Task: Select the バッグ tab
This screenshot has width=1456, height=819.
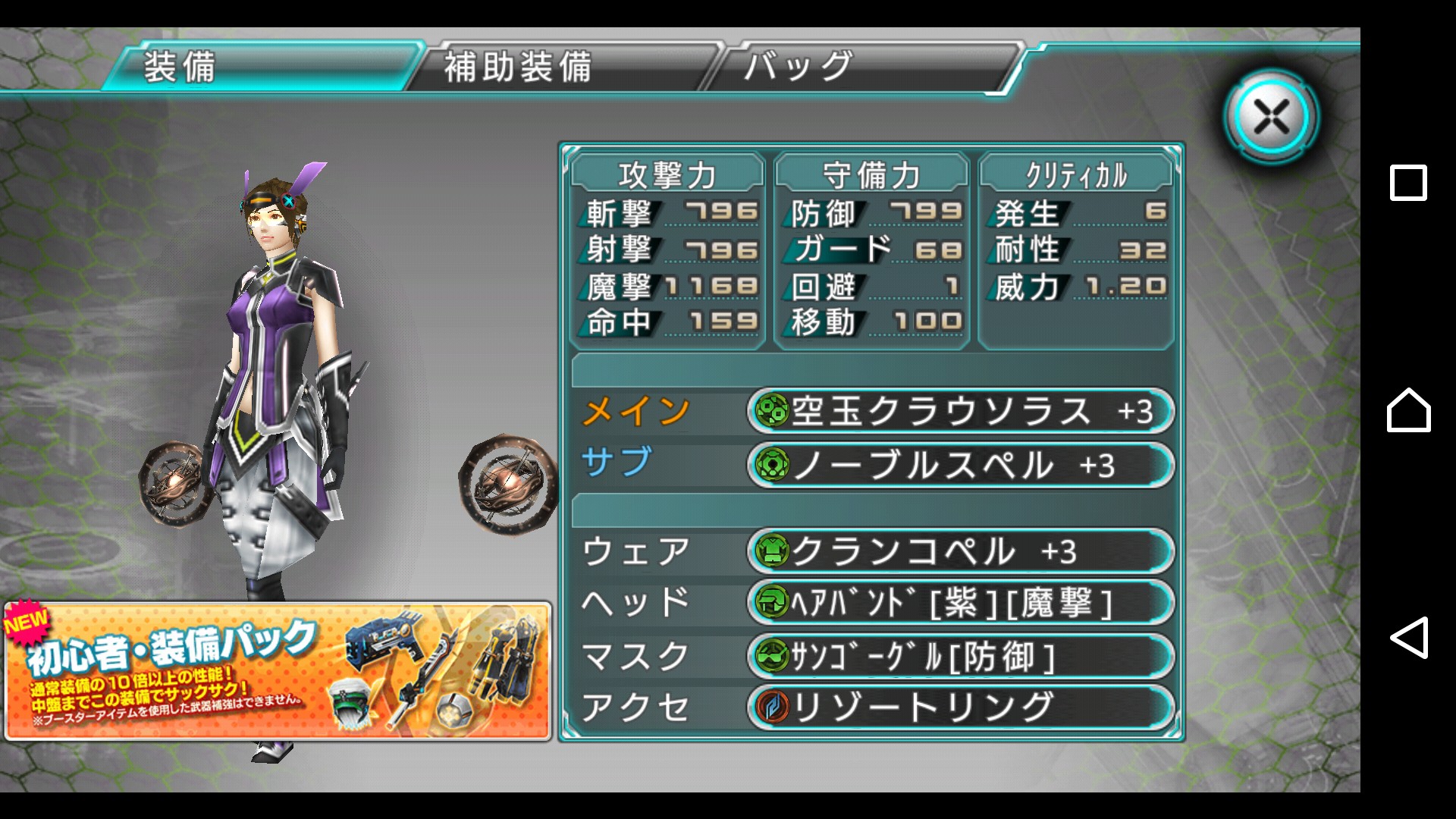Action: pyautogui.click(x=864, y=67)
